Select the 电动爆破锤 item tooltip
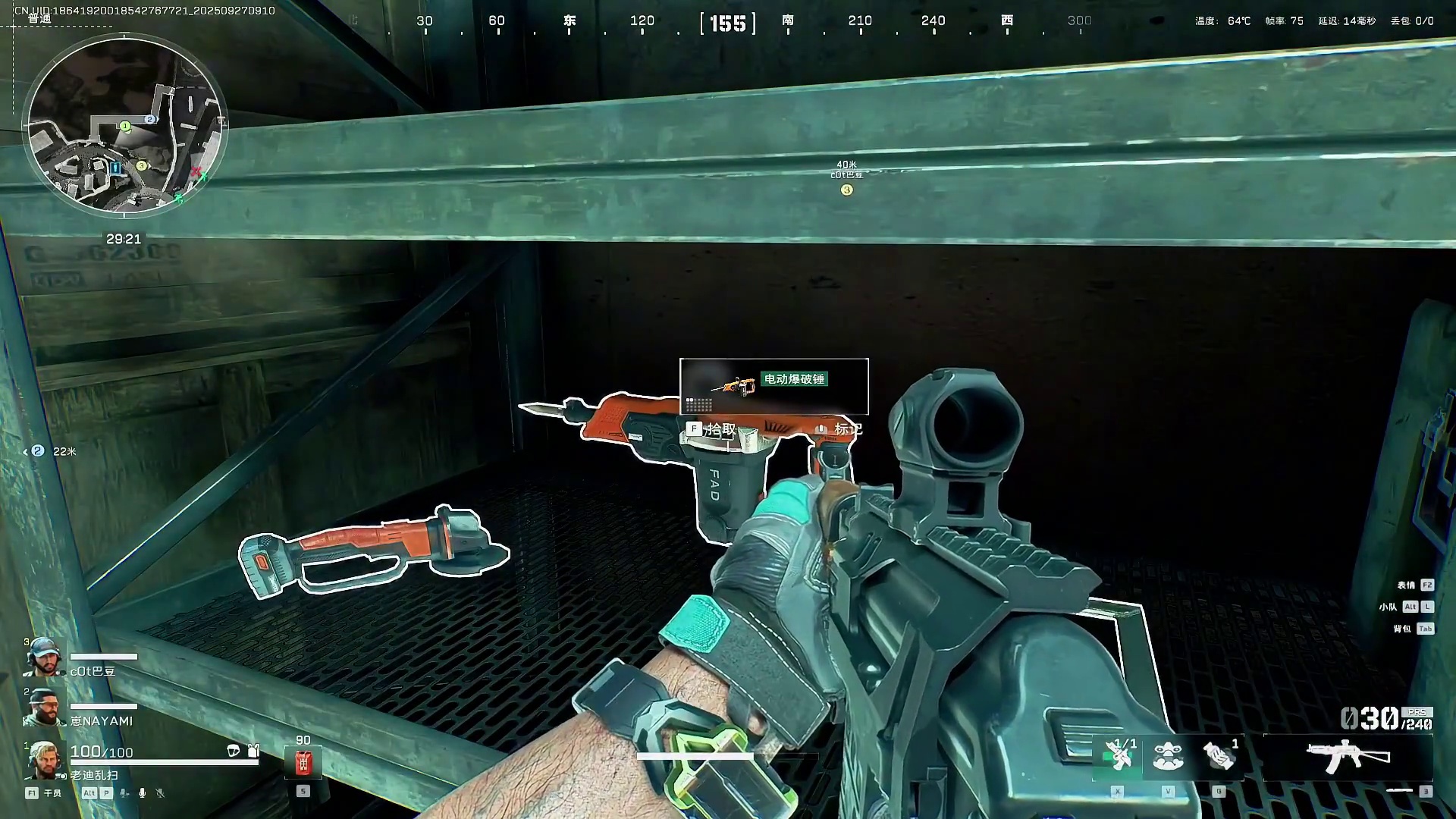This screenshot has height=819, width=1456. (x=773, y=387)
